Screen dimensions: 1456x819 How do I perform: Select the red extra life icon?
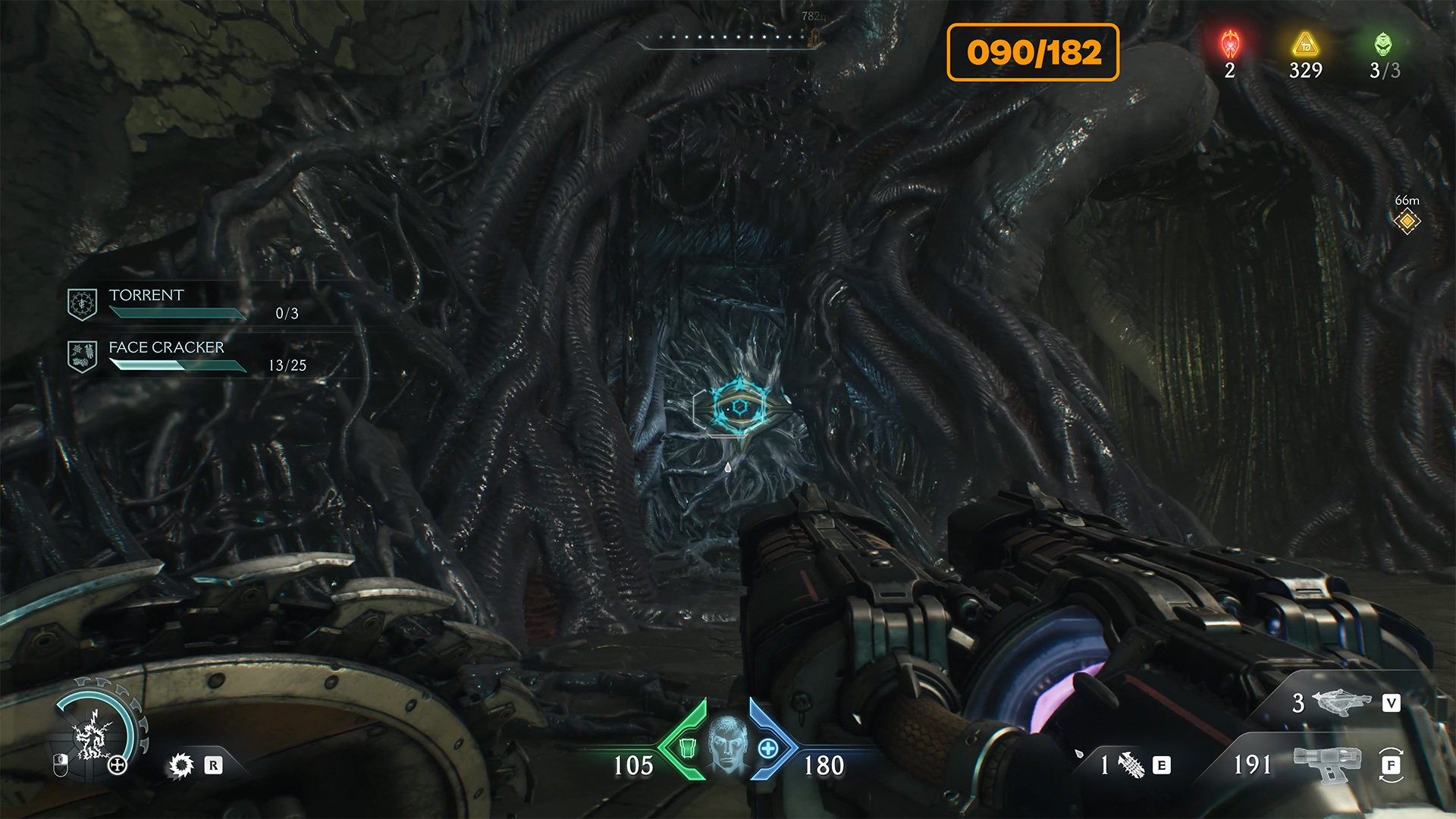click(x=1230, y=45)
